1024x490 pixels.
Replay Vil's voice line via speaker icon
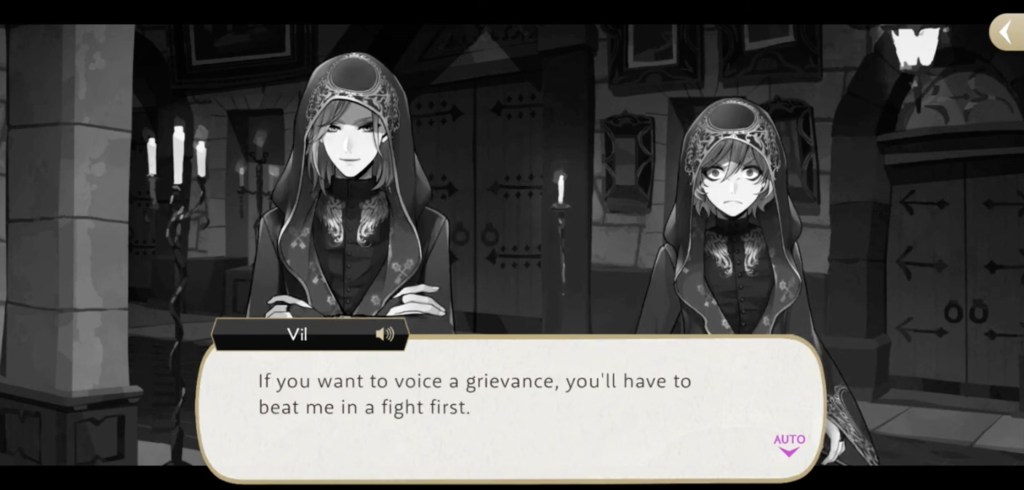point(384,334)
